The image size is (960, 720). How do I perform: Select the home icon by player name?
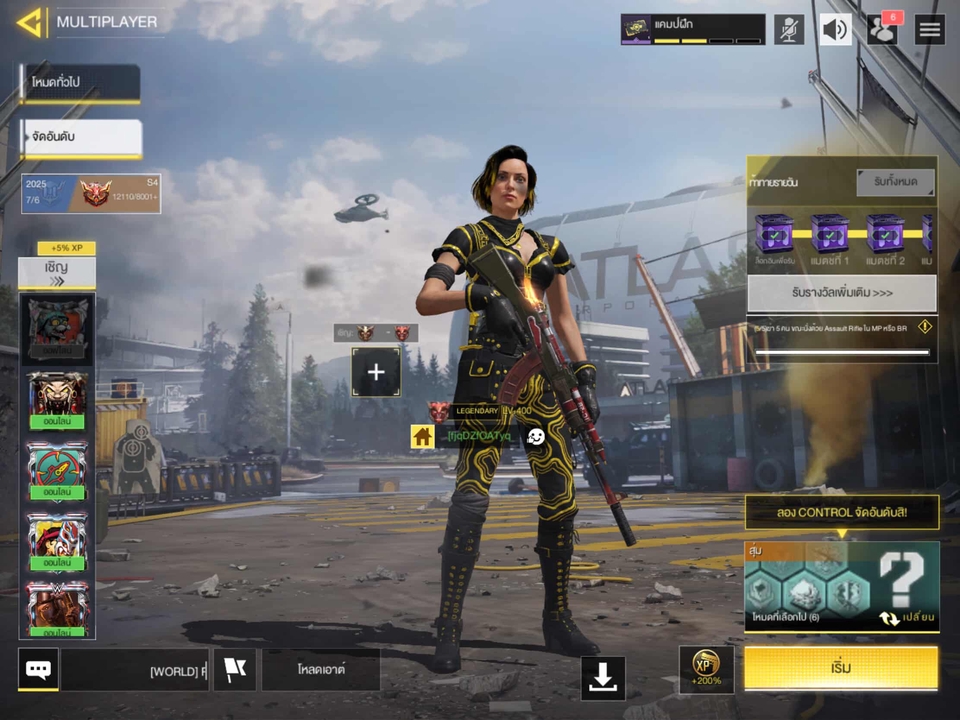click(x=422, y=436)
